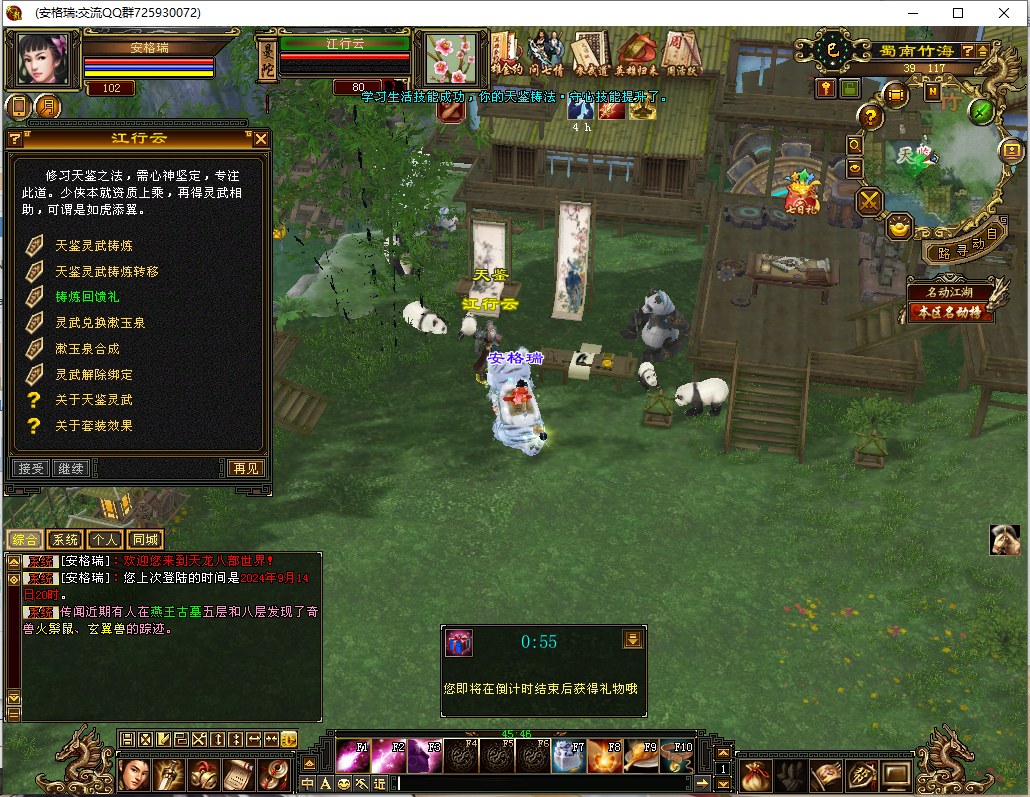Open the 漱玉泉合成 option

click(86, 349)
